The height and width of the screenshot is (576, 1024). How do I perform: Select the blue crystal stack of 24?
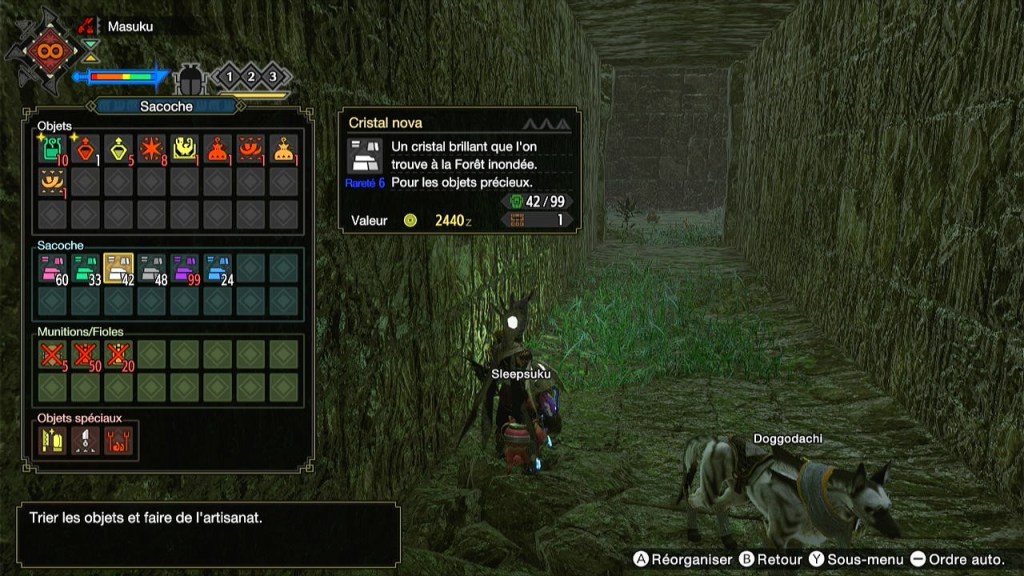pos(218,267)
